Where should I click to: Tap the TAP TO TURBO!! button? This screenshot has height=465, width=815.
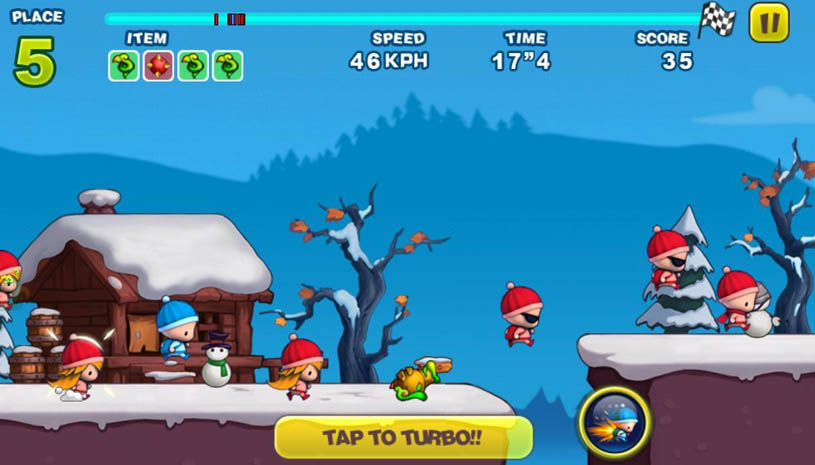403,438
